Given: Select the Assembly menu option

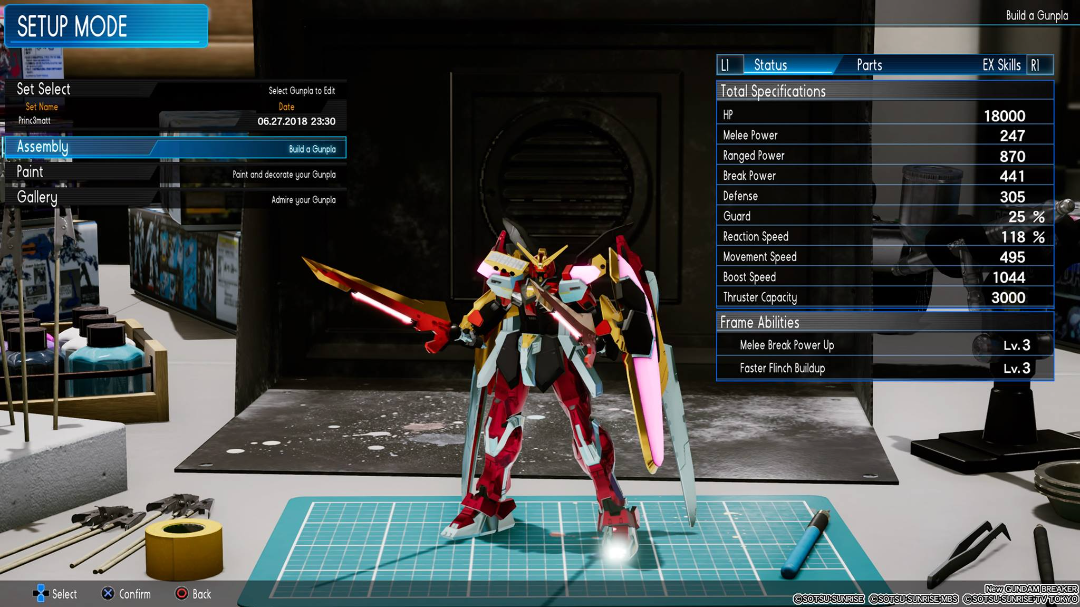Looking at the screenshot, I should pos(43,147).
